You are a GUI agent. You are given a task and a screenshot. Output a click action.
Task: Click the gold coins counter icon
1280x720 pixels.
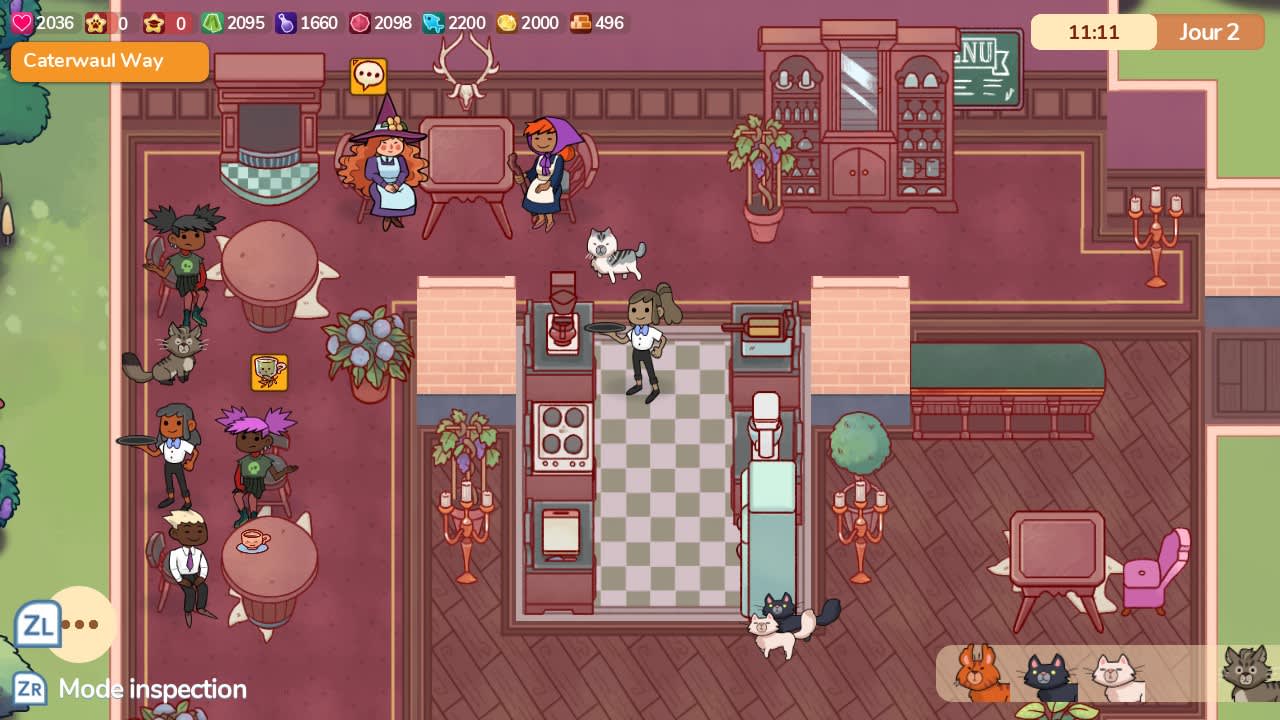click(x=505, y=23)
